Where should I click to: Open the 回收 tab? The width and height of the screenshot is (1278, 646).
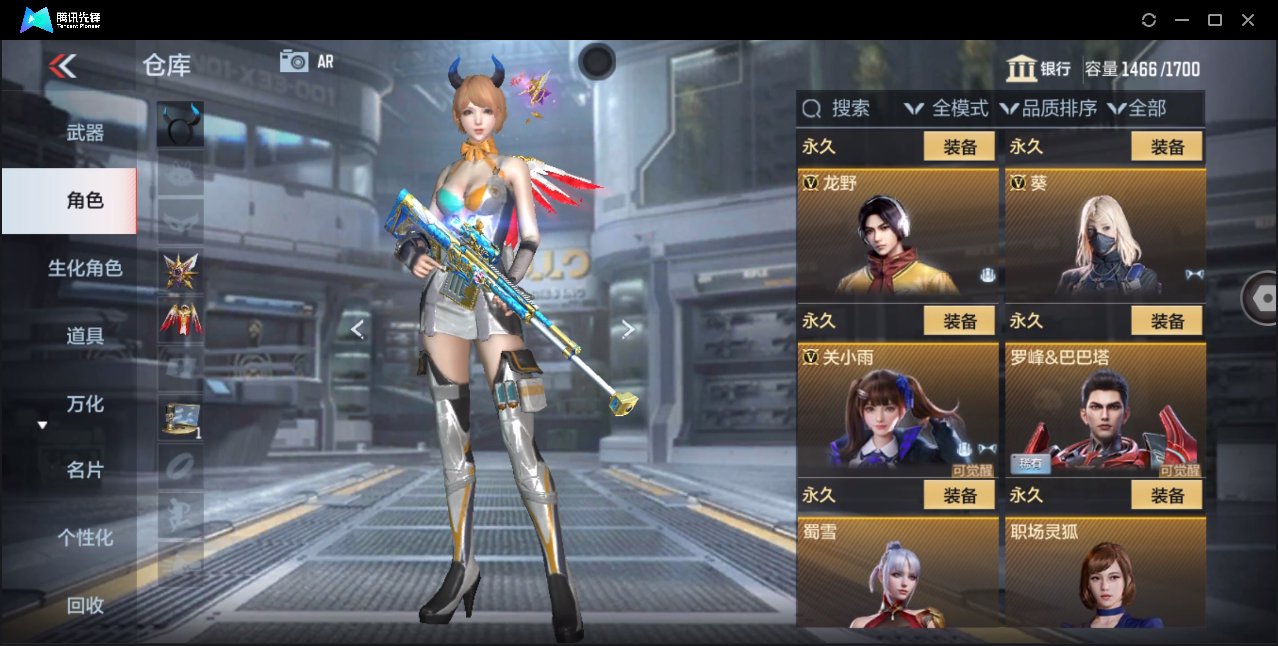point(85,605)
